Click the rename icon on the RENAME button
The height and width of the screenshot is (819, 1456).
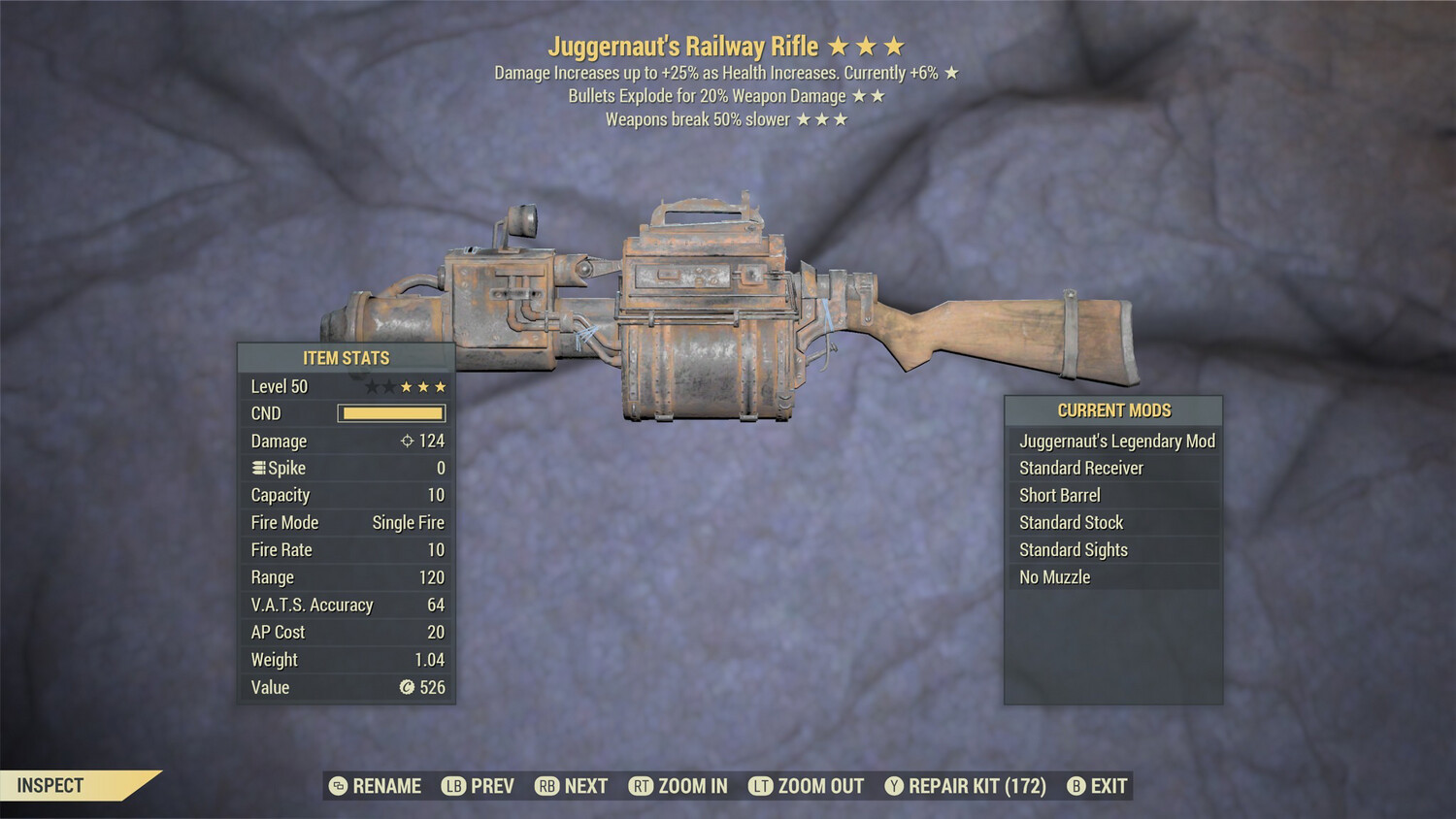pos(337,786)
